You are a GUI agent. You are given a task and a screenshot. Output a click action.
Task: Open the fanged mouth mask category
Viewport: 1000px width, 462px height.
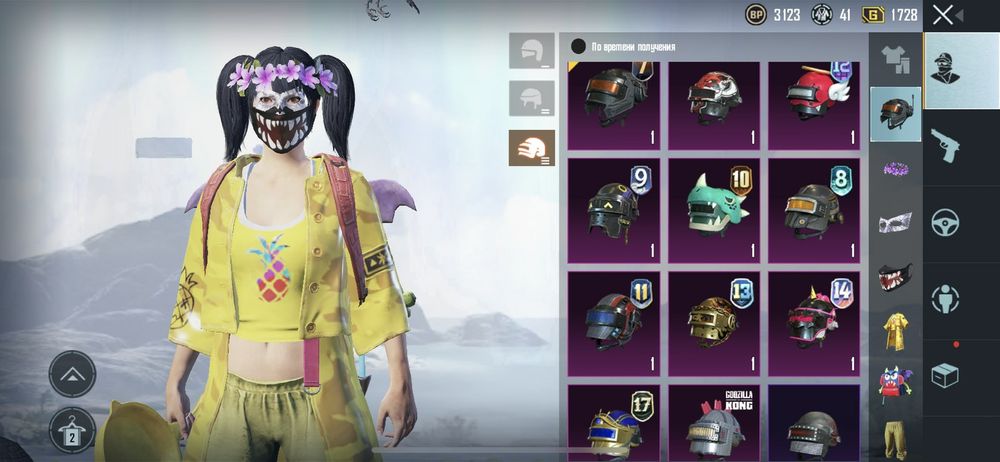tap(894, 277)
